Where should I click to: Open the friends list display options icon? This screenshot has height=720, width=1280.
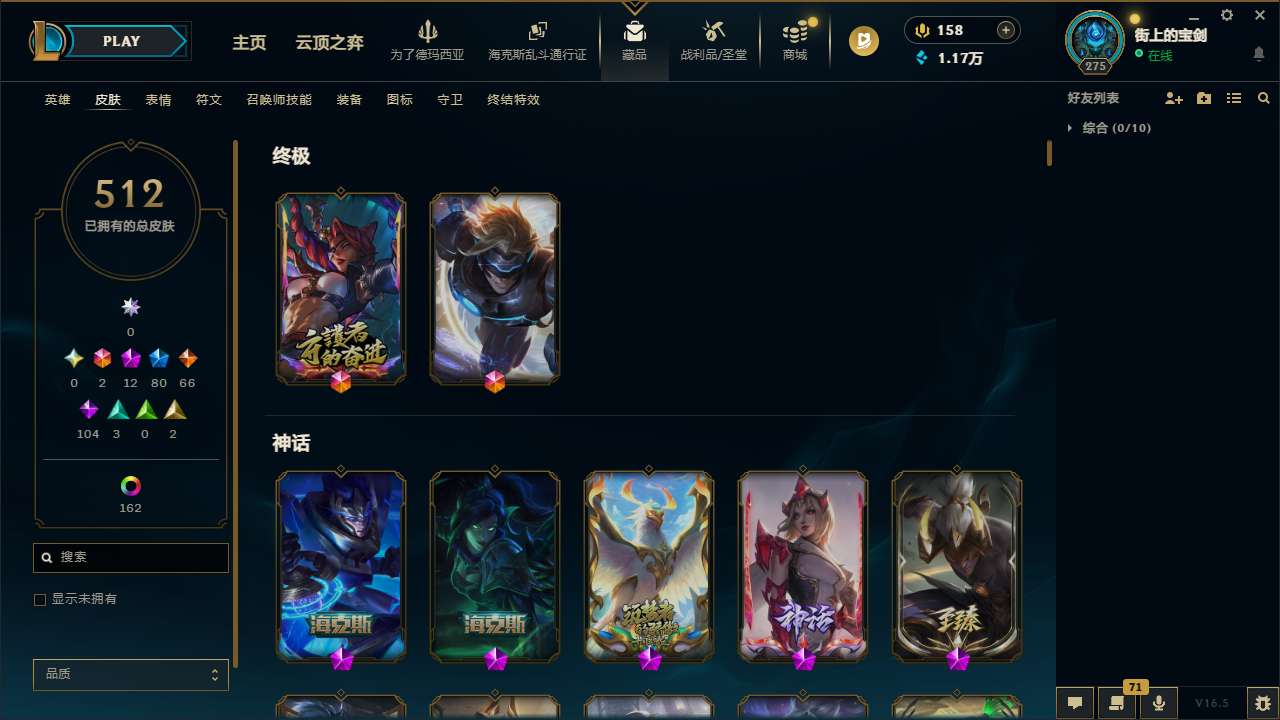pyautogui.click(x=1234, y=98)
